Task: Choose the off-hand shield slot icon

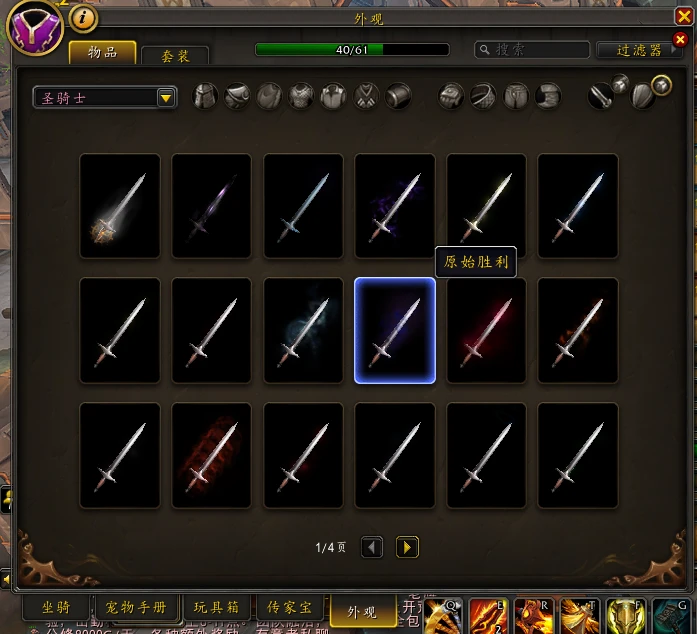Action: coord(644,96)
